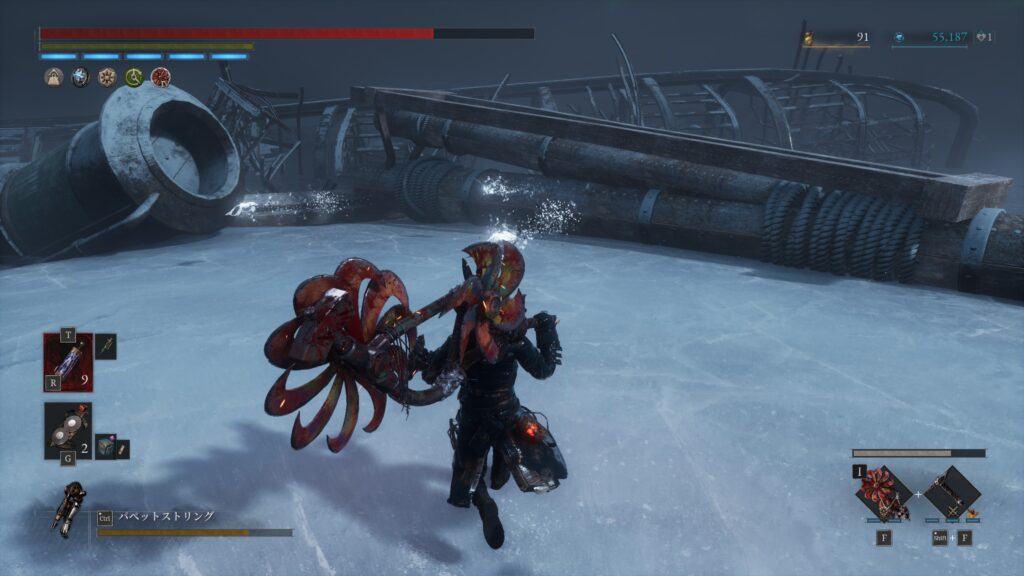
Task: Choose the grindstone item in the lower belt
Action: point(68,430)
